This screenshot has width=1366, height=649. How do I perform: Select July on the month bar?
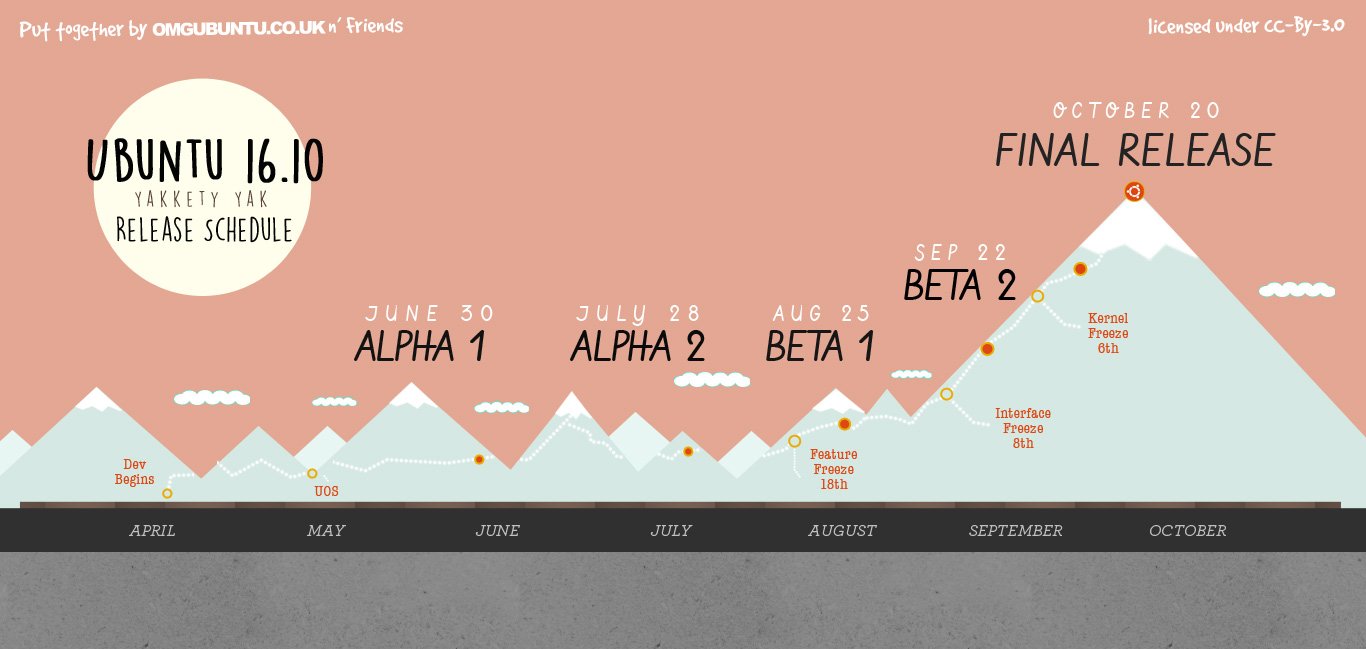coord(671,531)
